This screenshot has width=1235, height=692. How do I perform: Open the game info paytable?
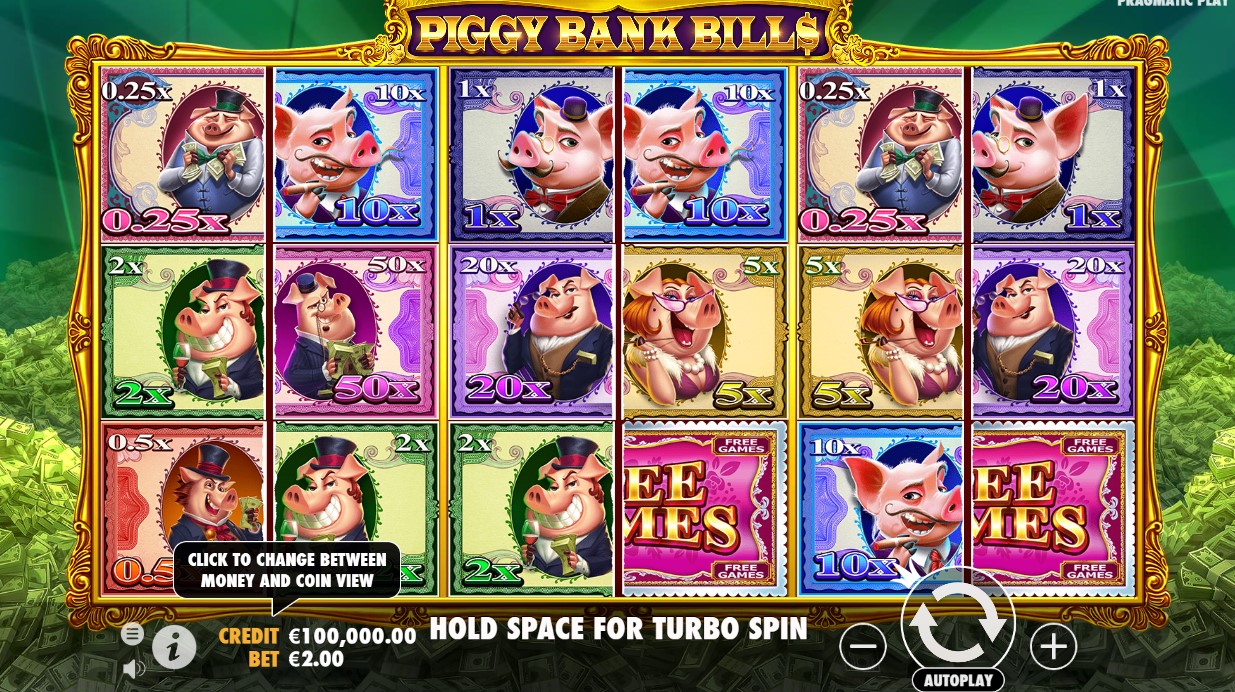click(174, 648)
